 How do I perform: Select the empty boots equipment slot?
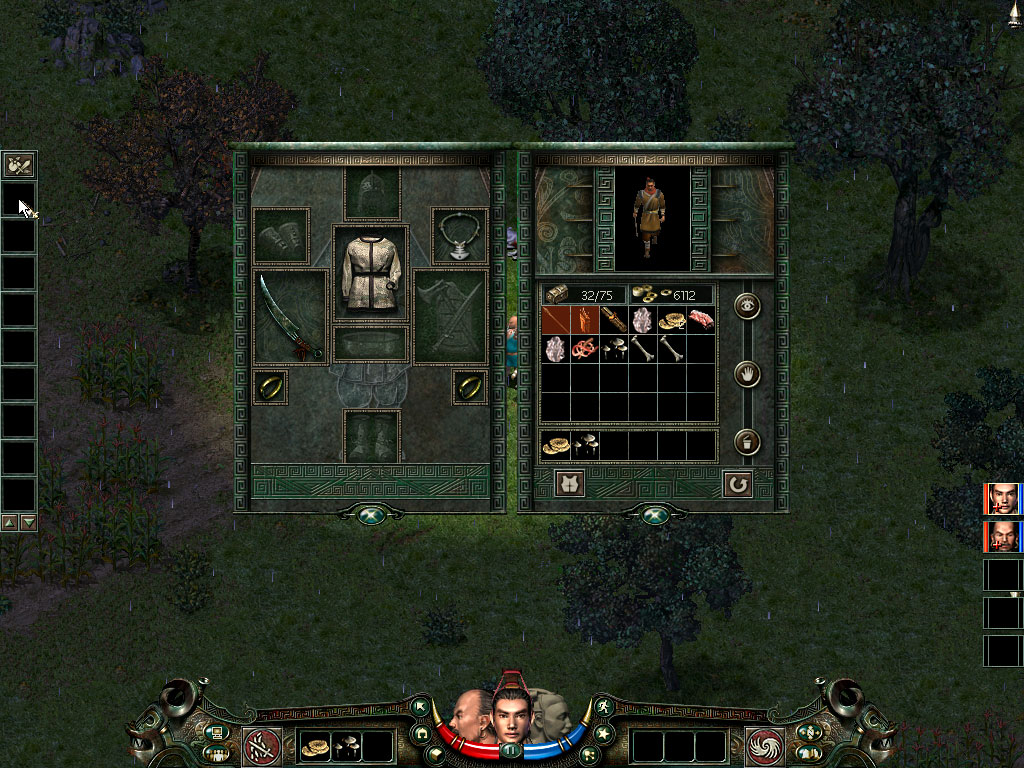point(372,436)
